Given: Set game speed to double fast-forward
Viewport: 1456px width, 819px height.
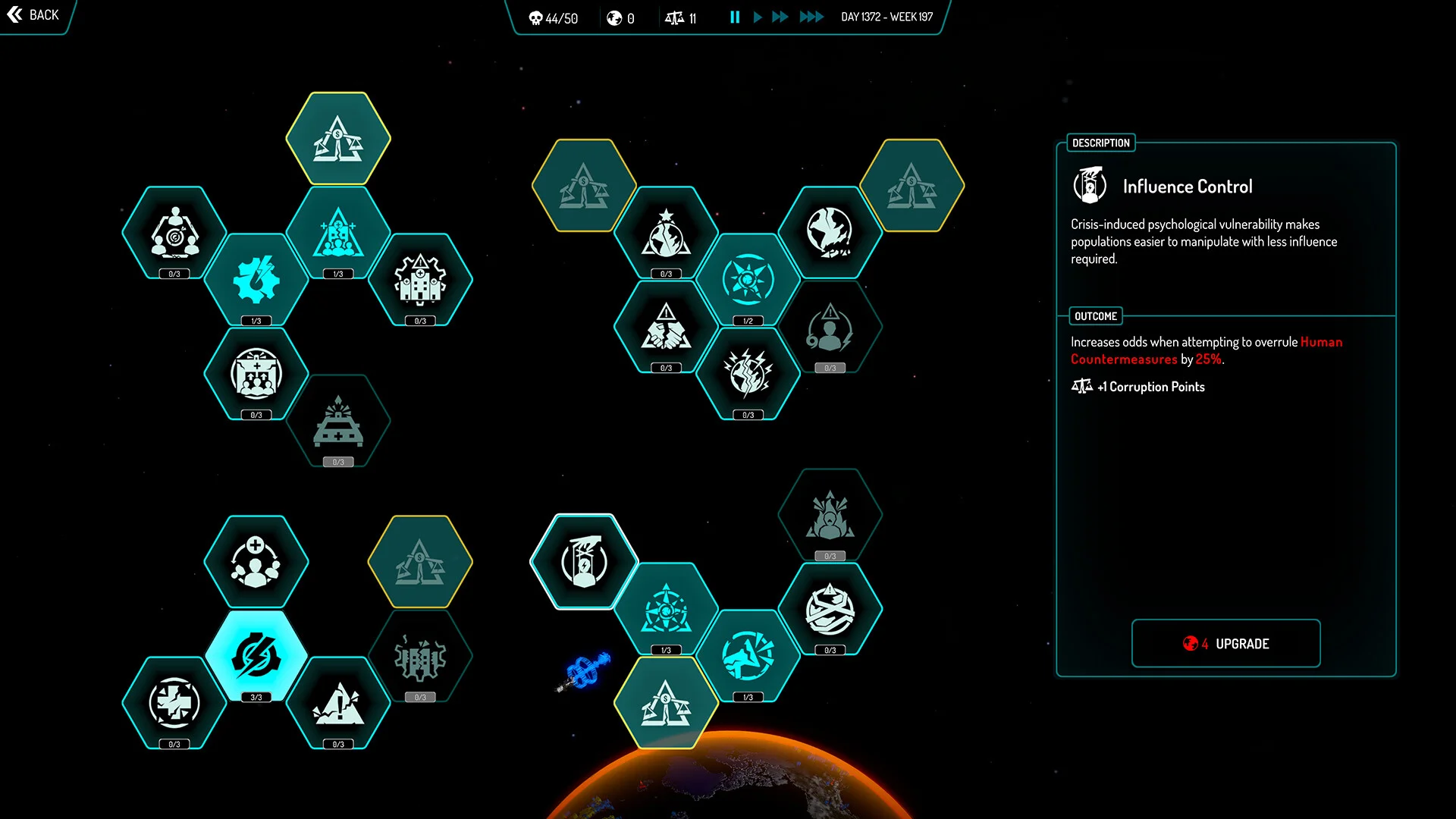Looking at the screenshot, I should pos(780,17).
